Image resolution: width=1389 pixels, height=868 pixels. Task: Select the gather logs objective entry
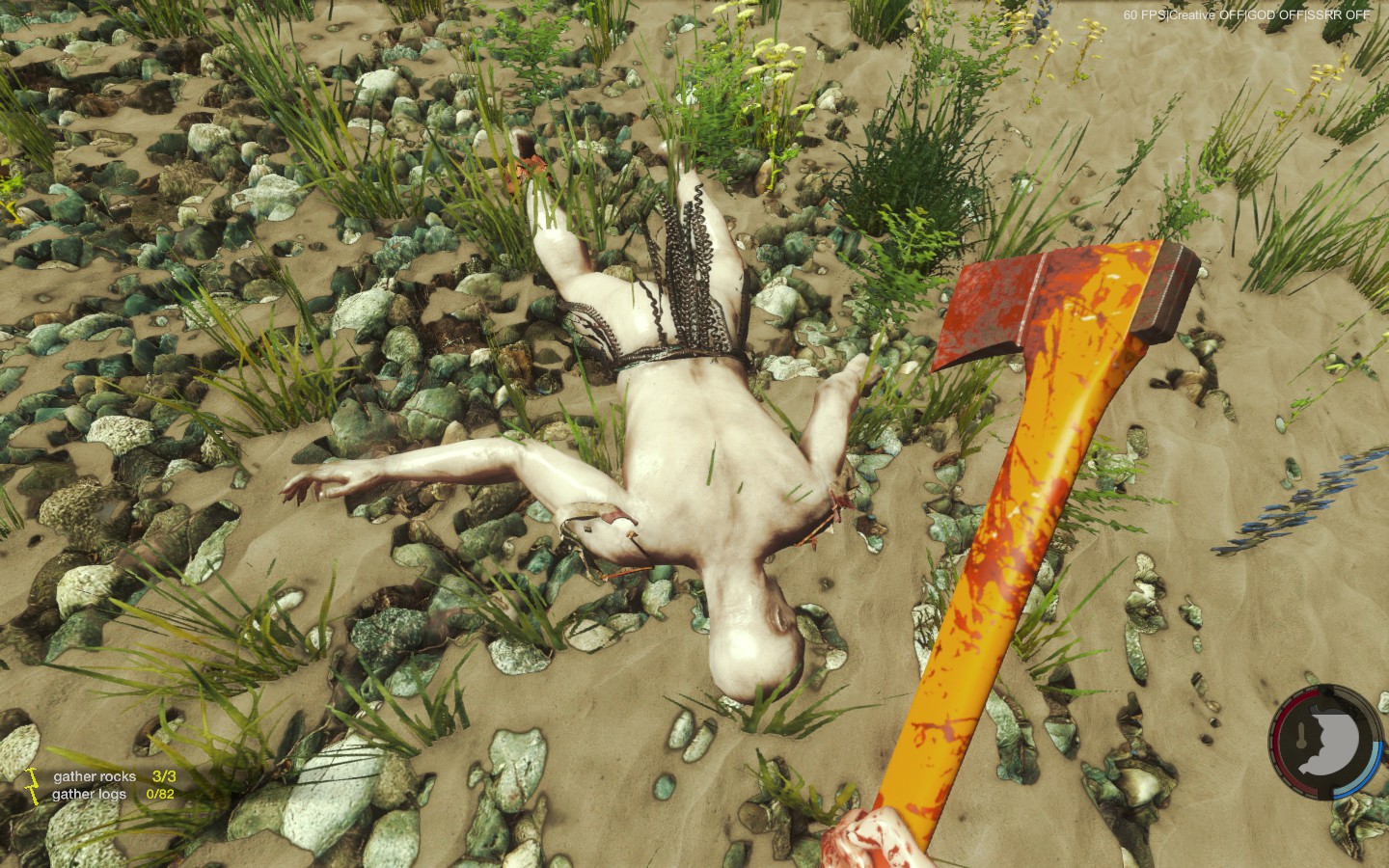point(113,794)
